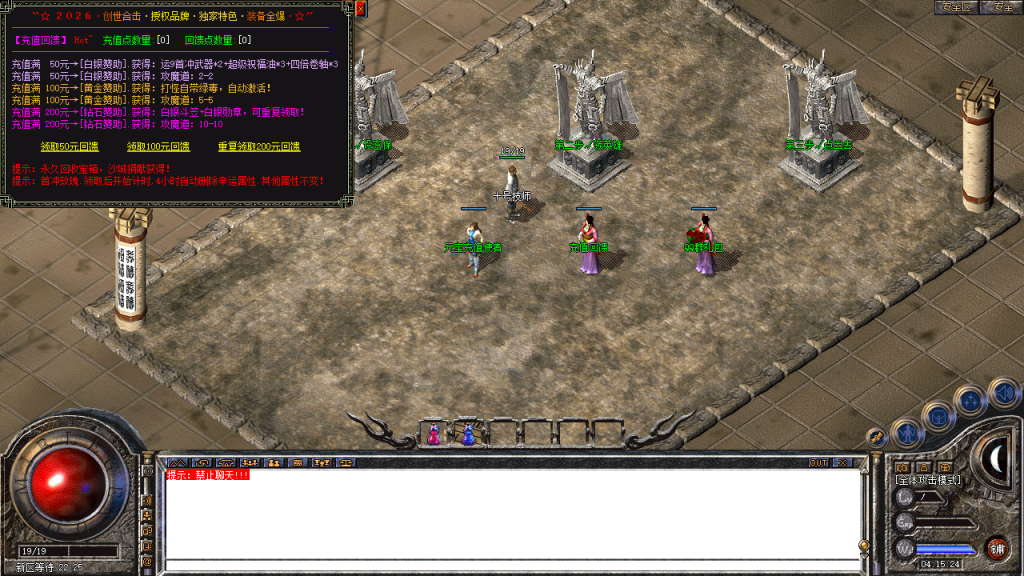
Task: Click the OUT button above chat
Action: click(x=818, y=463)
